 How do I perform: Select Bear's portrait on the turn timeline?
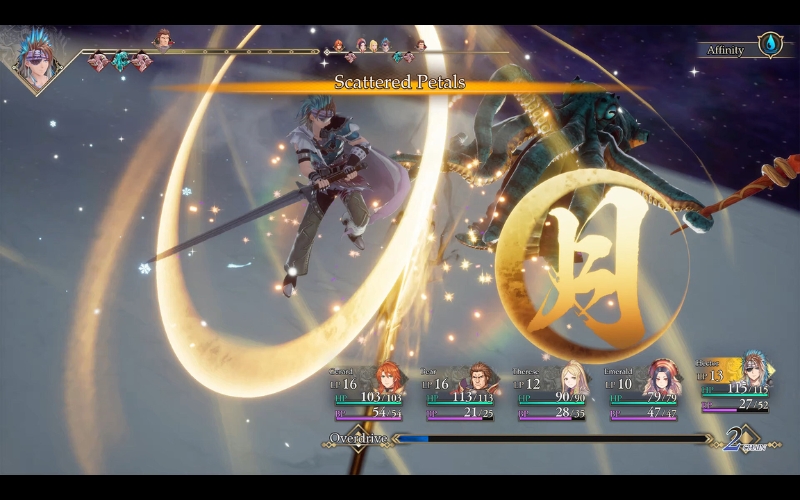[163, 39]
